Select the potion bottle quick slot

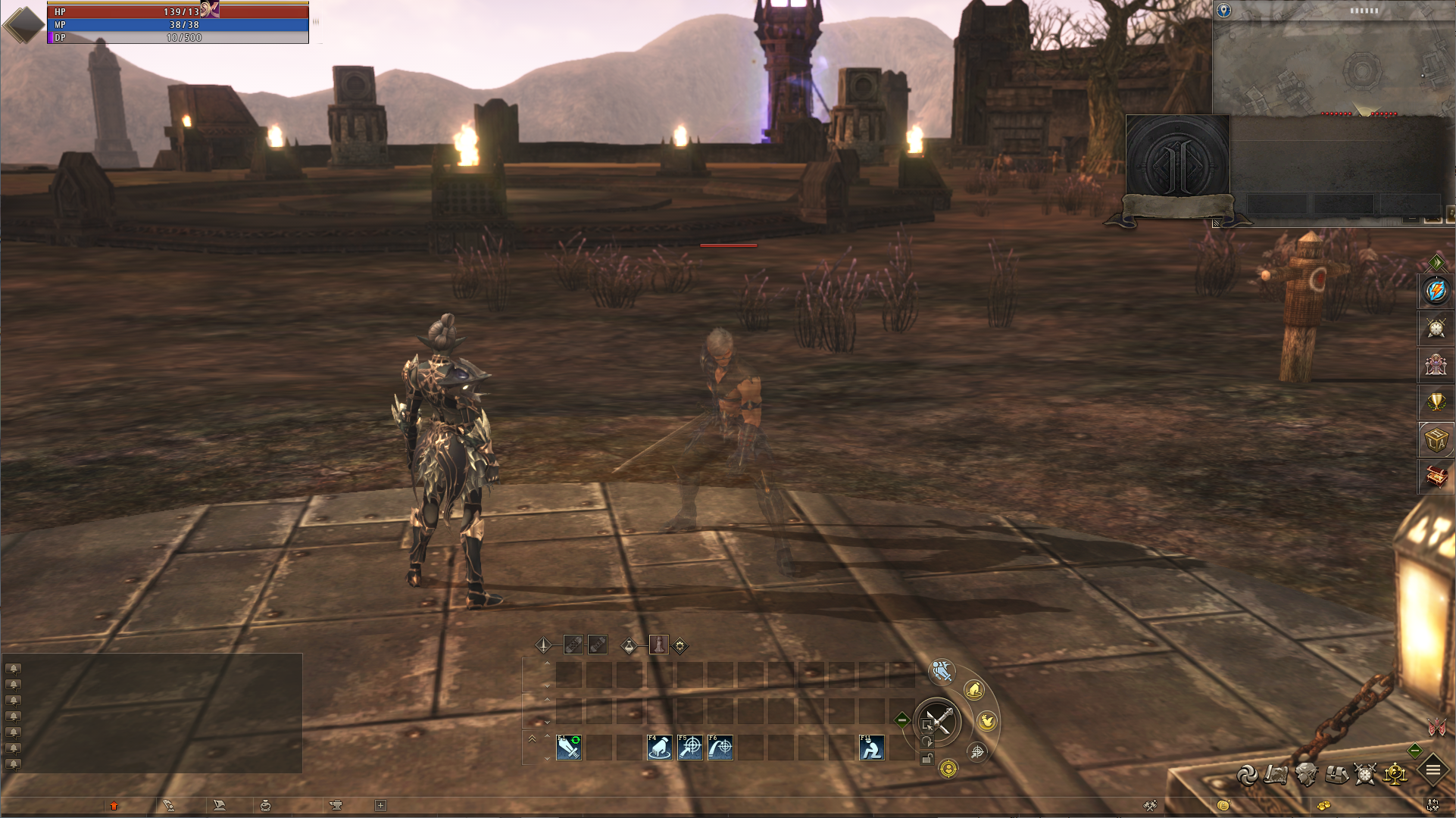click(659, 645)
